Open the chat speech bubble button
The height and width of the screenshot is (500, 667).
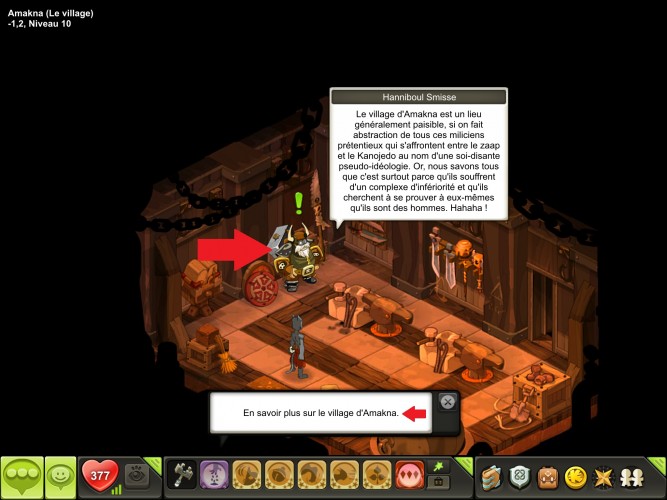tap(22, 476)
